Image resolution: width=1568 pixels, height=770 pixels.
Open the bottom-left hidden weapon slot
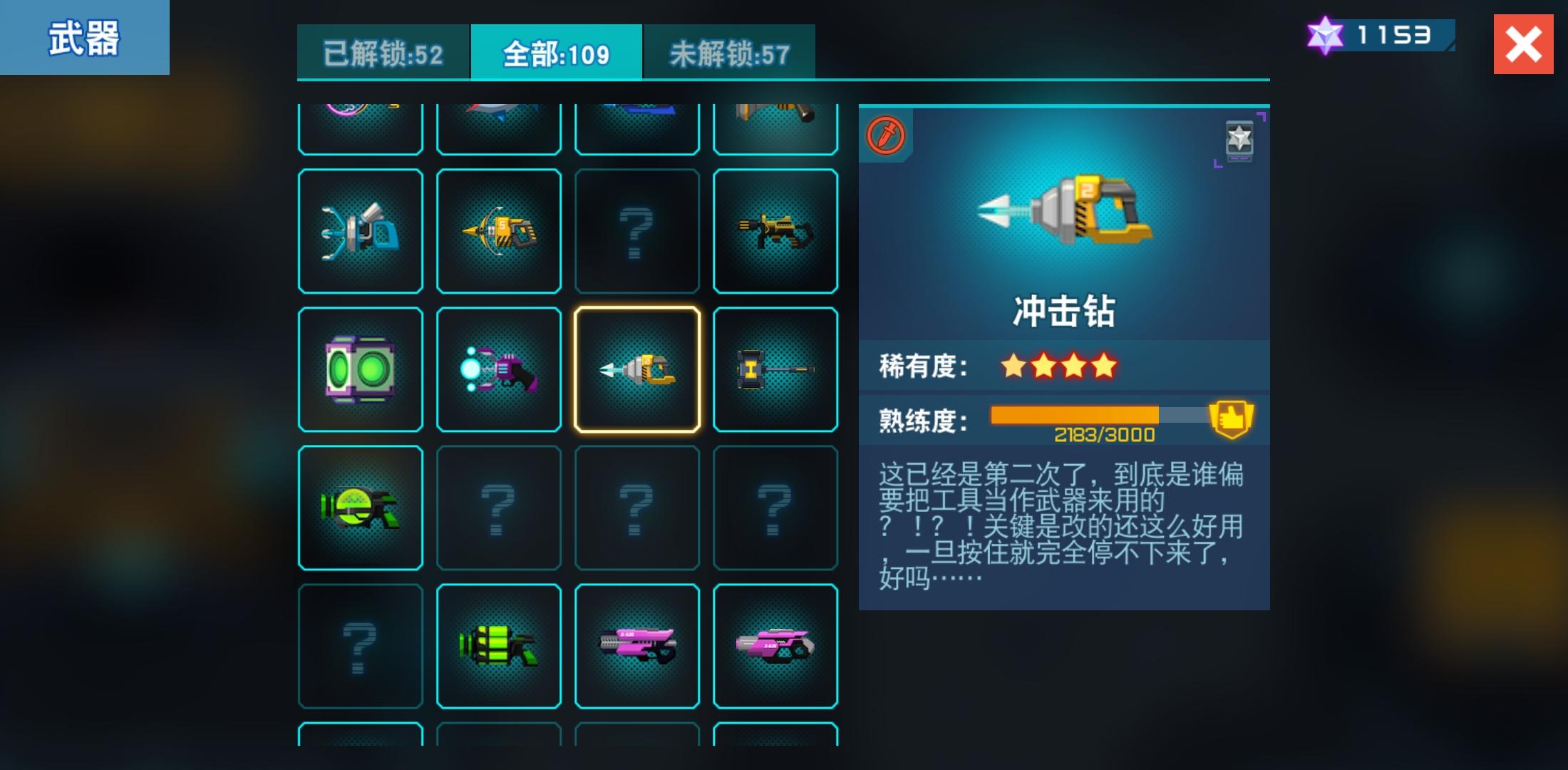(361, 645)
